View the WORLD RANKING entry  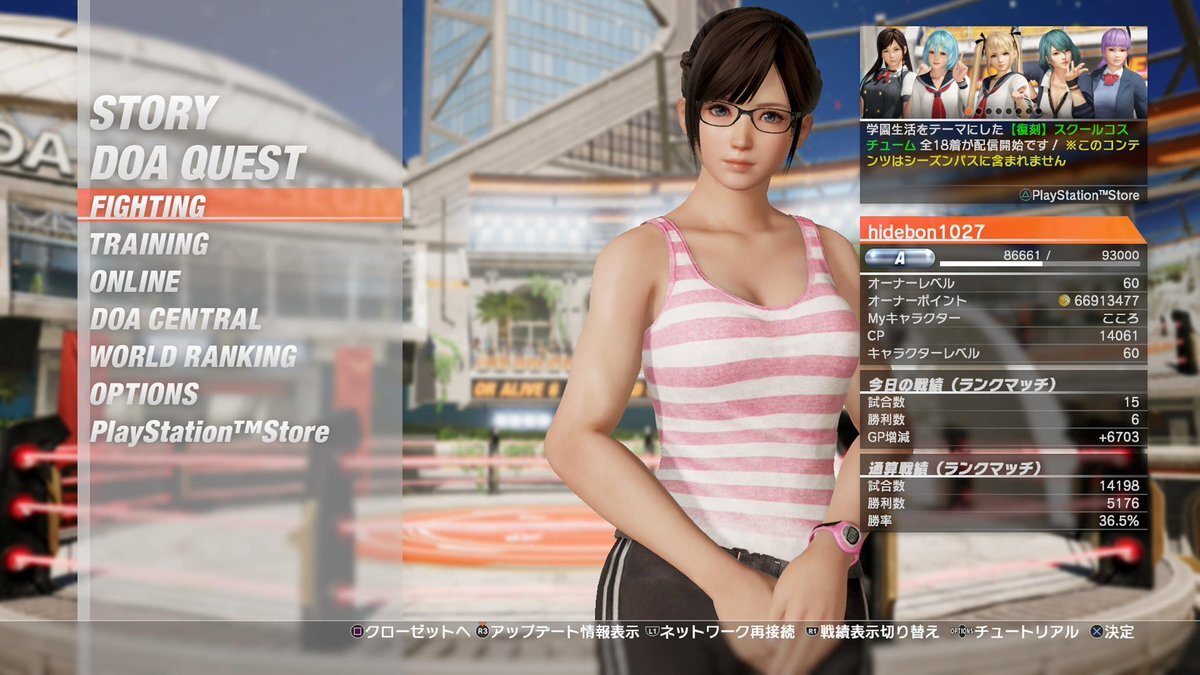click(193, 357)
